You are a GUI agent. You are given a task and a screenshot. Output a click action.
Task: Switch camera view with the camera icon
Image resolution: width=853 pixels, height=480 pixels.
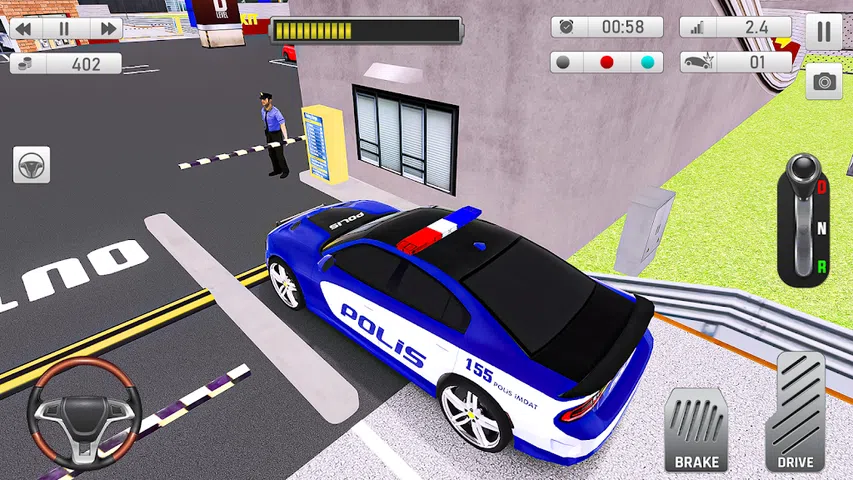(x=823, y=82)
